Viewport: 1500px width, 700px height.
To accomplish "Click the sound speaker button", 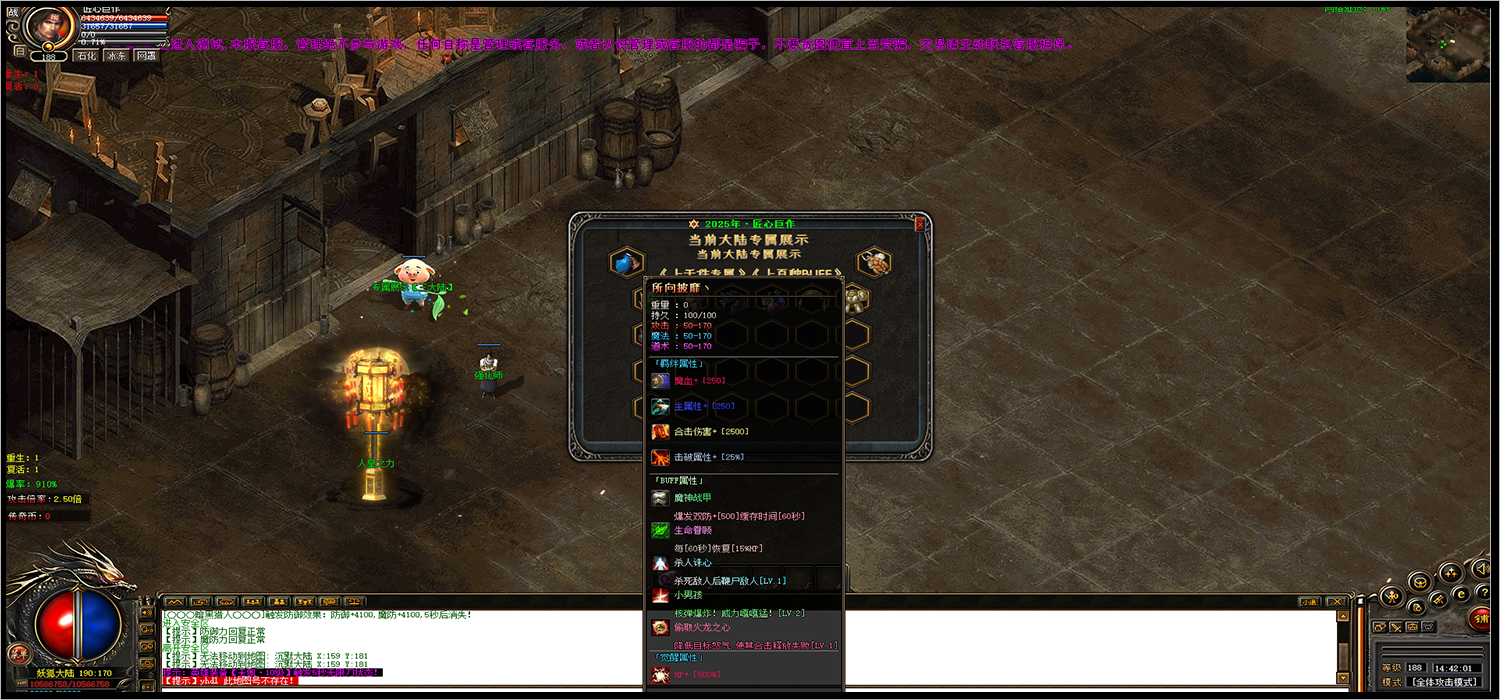I will tap(1481, 567).
